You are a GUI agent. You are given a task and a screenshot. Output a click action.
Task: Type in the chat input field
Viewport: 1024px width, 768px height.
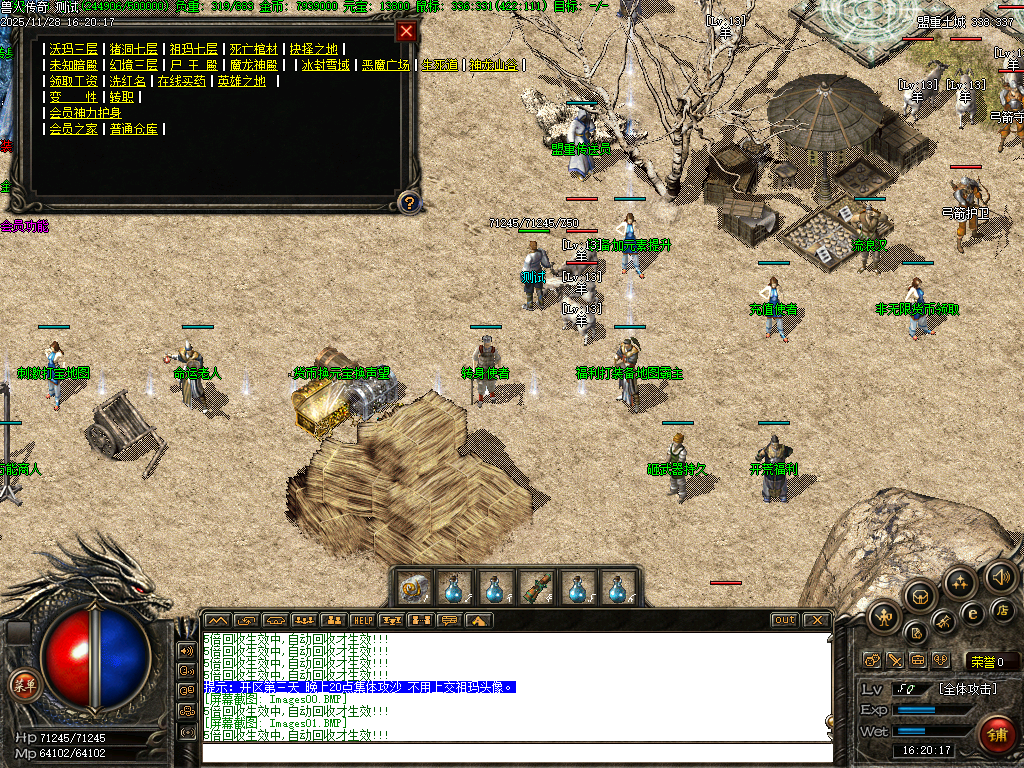coord(515,752)
